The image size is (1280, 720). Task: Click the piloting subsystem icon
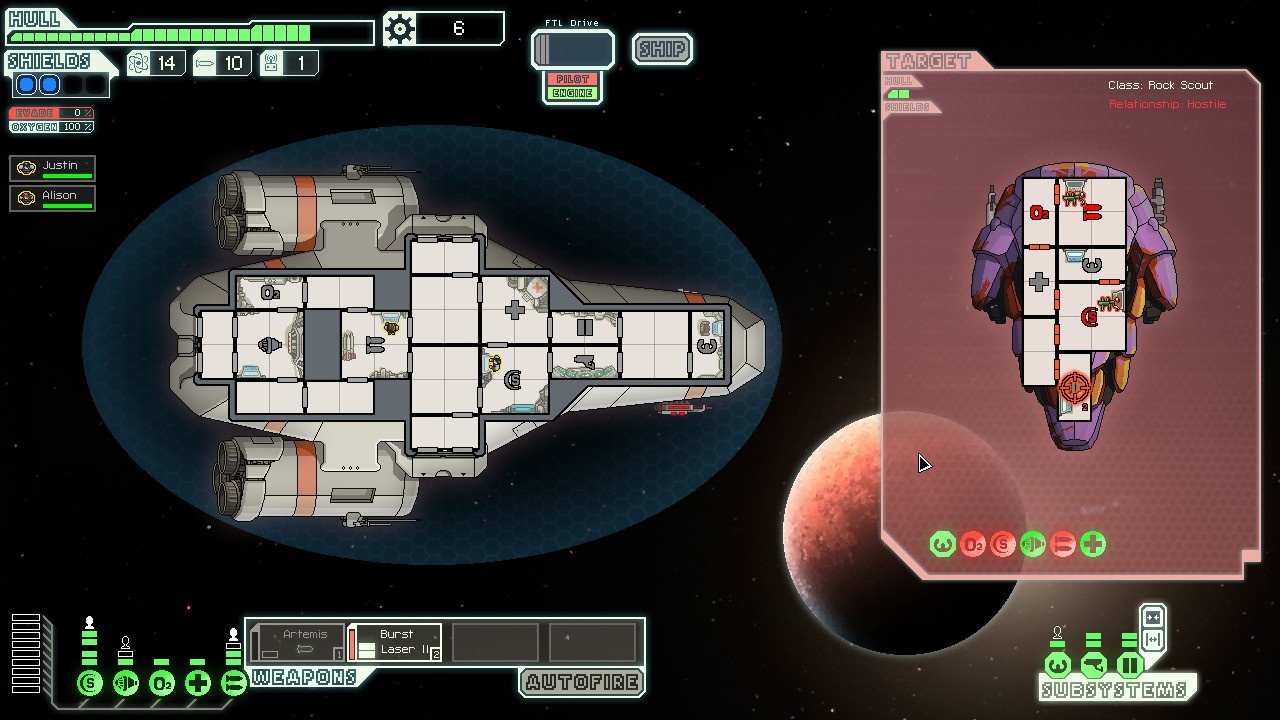pyautogui.click(x=1057, y=665)
